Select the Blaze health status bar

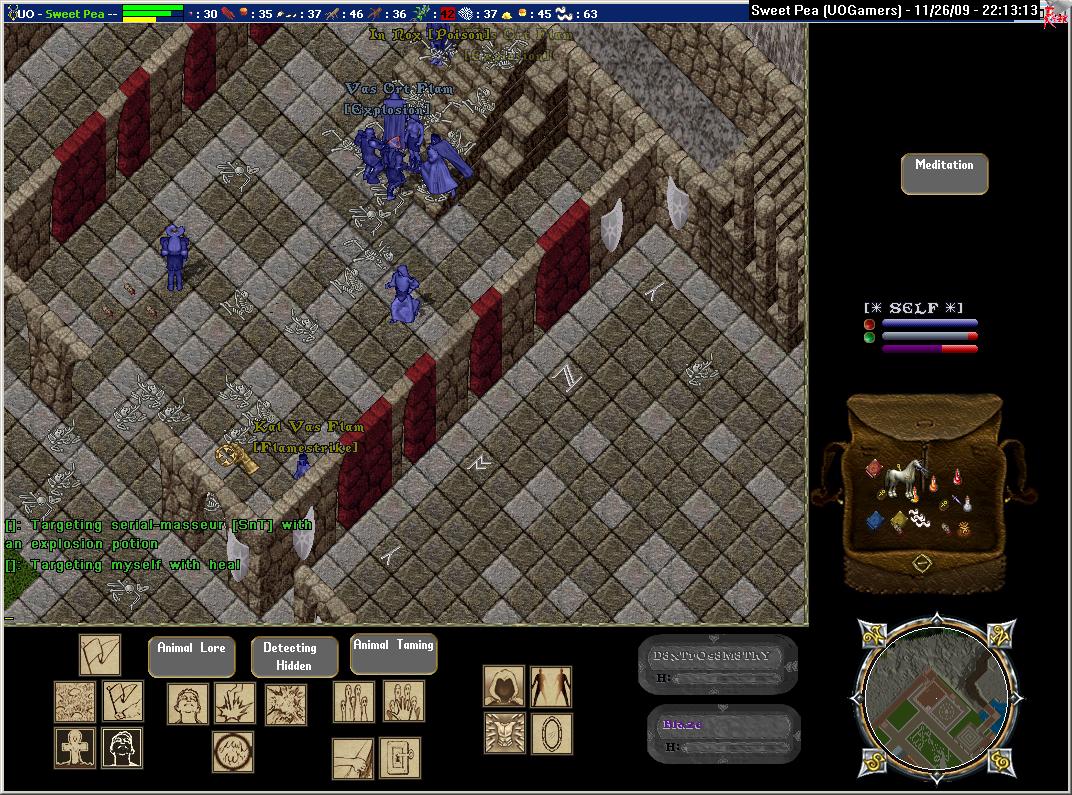coord(723,735)
